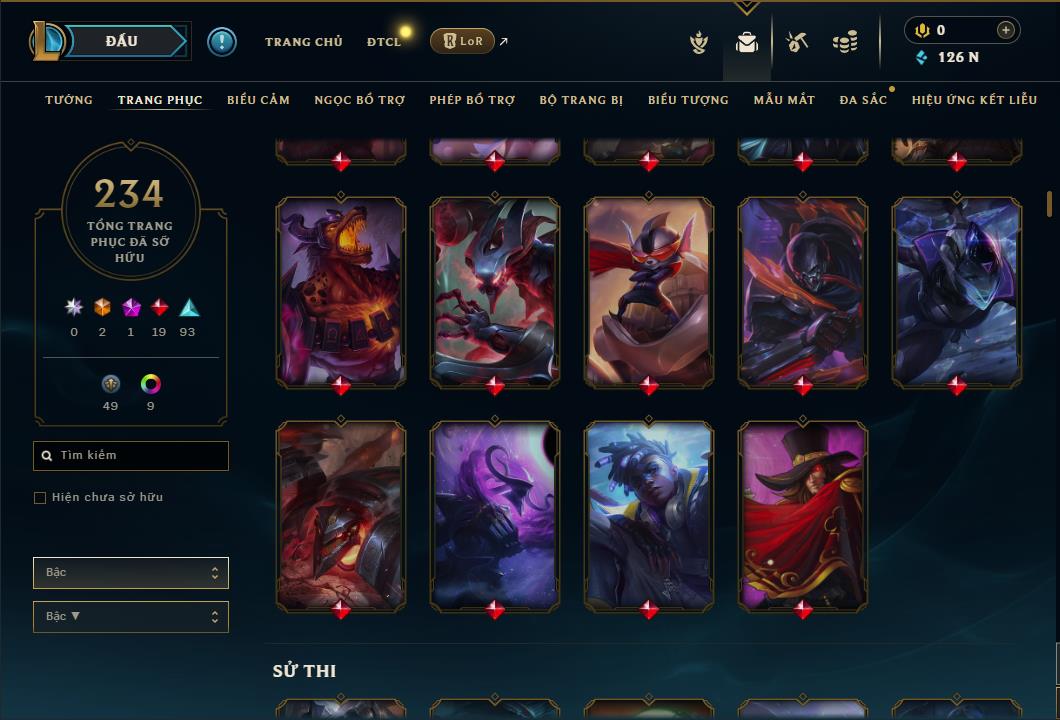The image size is (1060, 720).
Task: Open the blue exclamation alert icon
Action: point(221,41)
